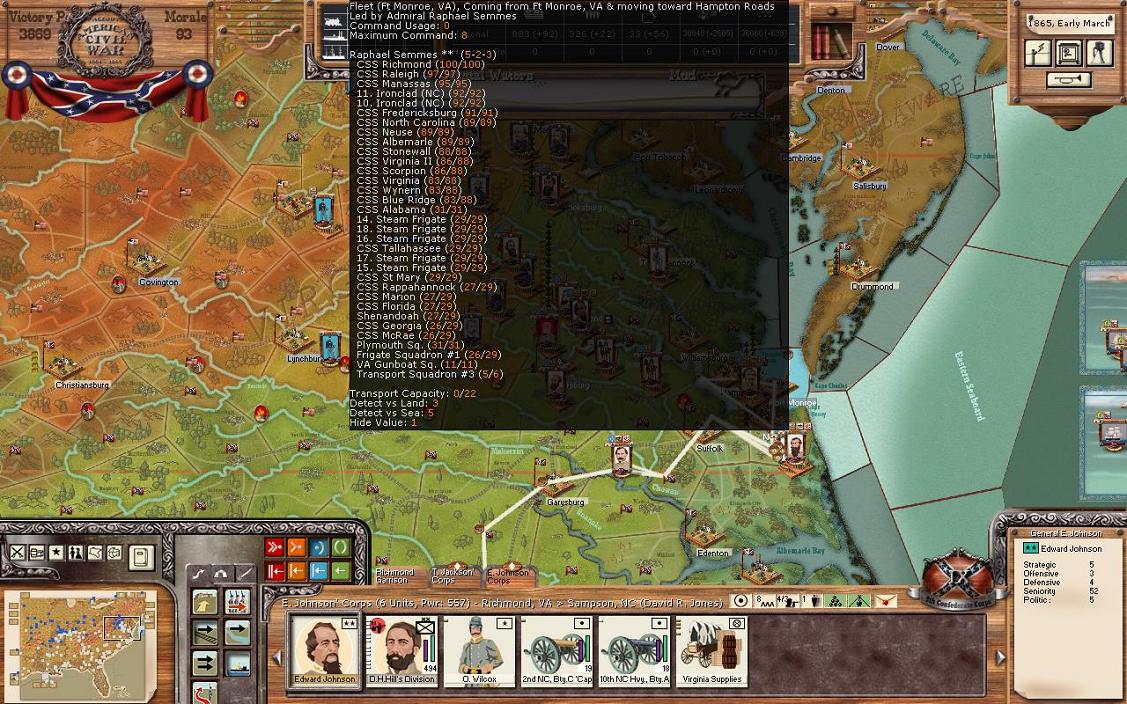Viewport: 1127px width, 704px height.
Task: Open the book icon beside the map filters
Action: 141,556
